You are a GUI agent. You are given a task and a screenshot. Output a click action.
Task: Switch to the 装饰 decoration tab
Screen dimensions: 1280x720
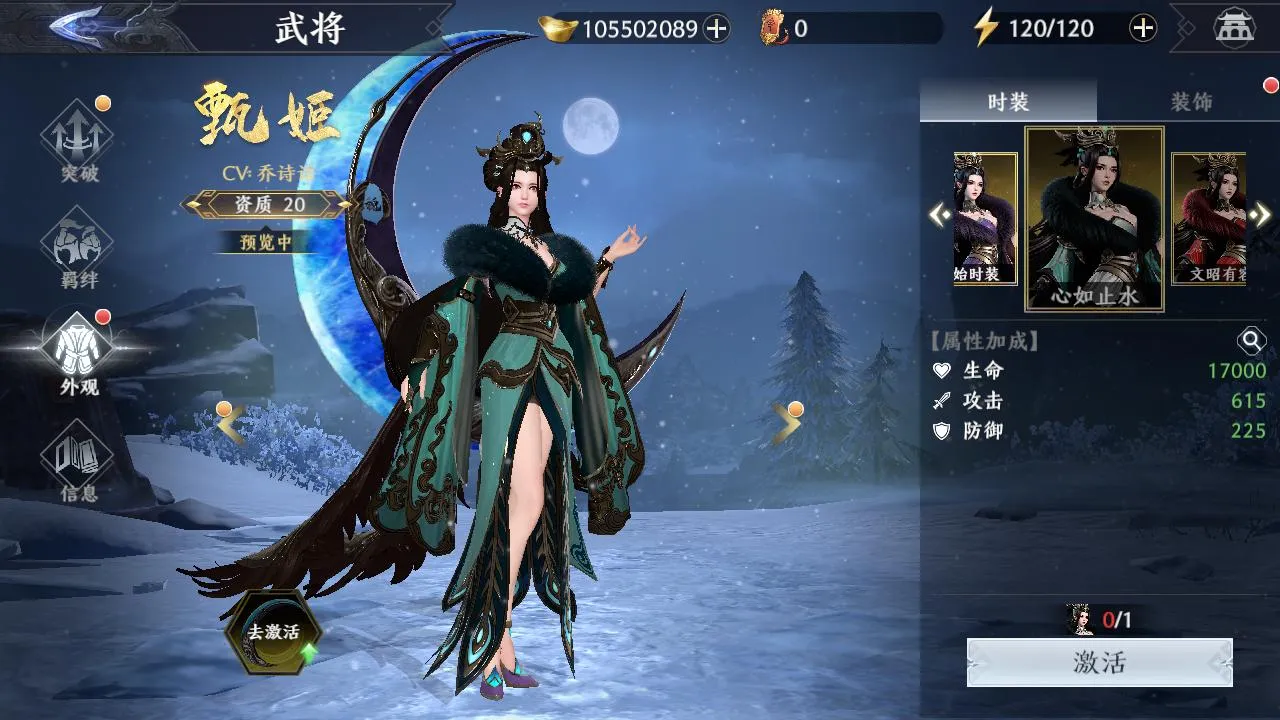[x=1190, y=102]
